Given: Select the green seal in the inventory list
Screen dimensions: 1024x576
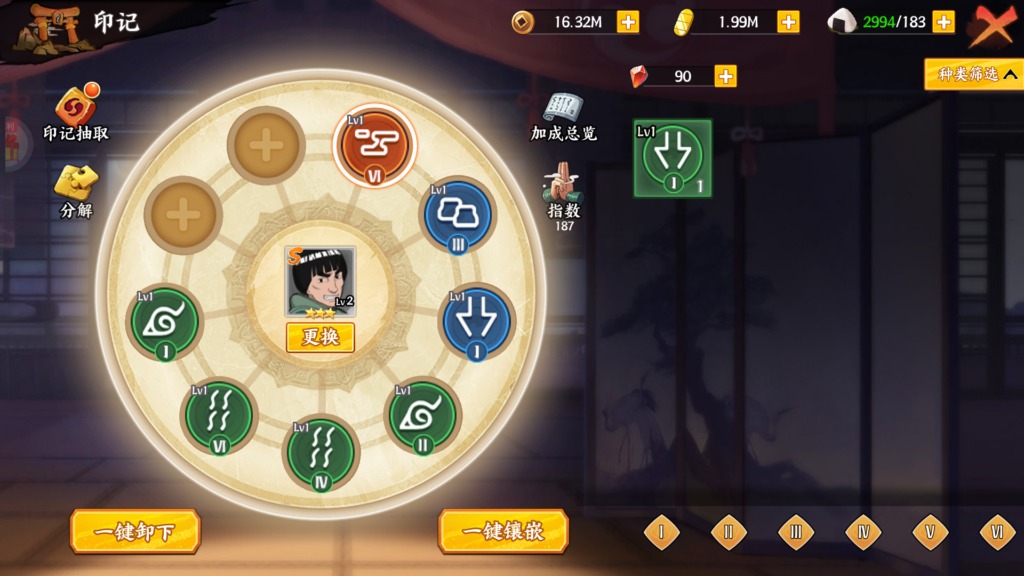Looking at the screenshot, I should click(672, 158).
